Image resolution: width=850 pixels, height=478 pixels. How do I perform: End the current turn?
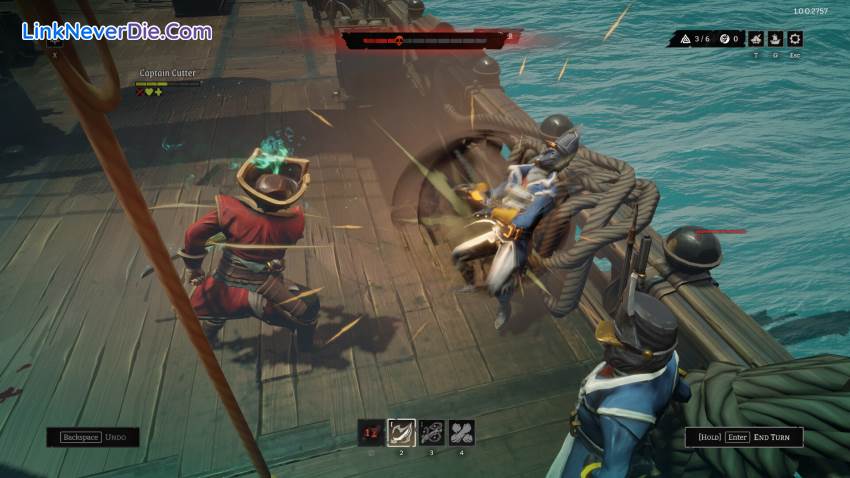click(x=744, y=437)
